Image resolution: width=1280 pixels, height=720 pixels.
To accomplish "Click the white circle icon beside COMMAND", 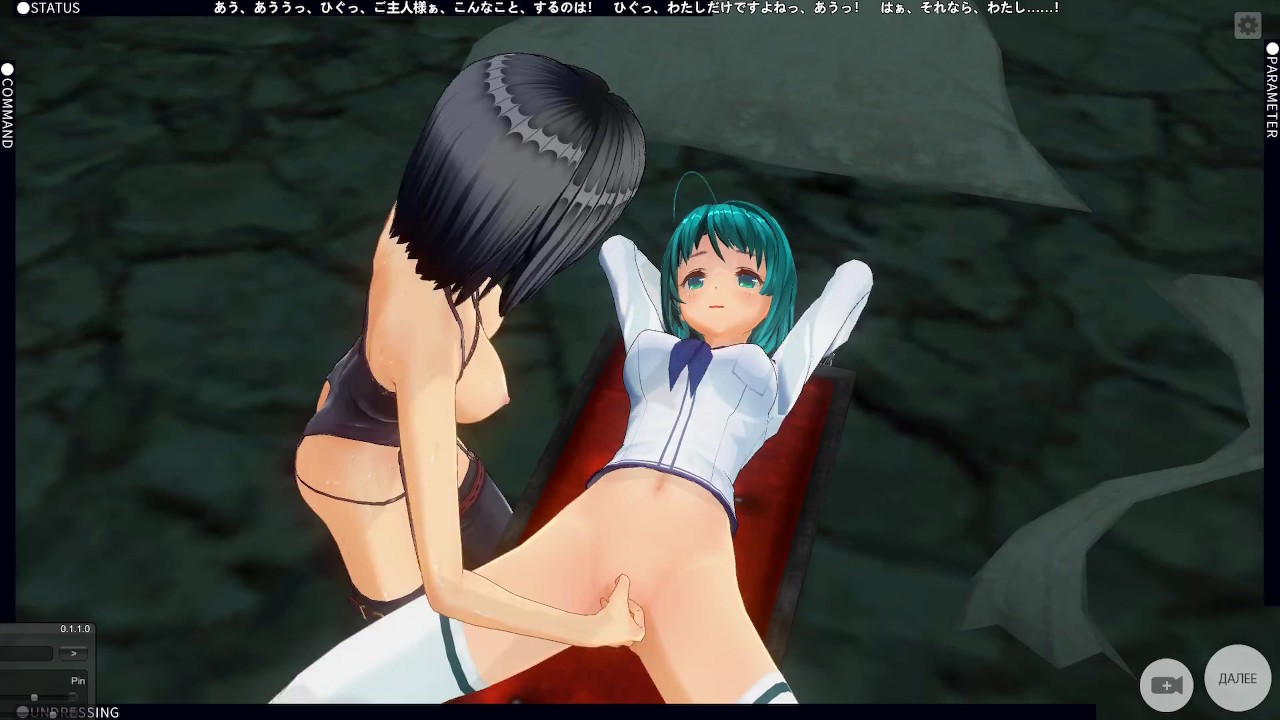I will [x=7, y=68].
